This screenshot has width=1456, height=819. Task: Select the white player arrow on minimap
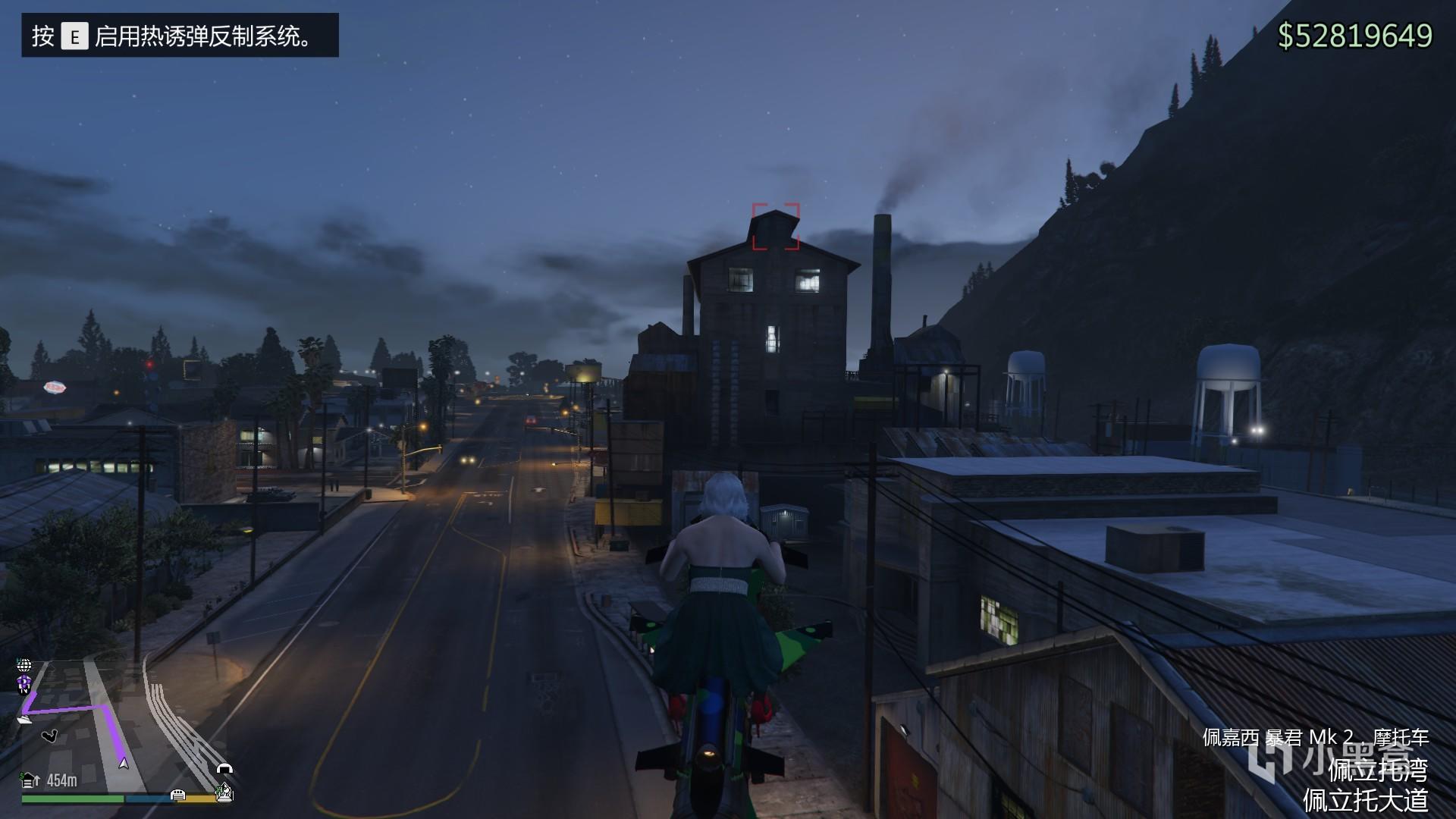pyautogui.click(x=124, y=763)
